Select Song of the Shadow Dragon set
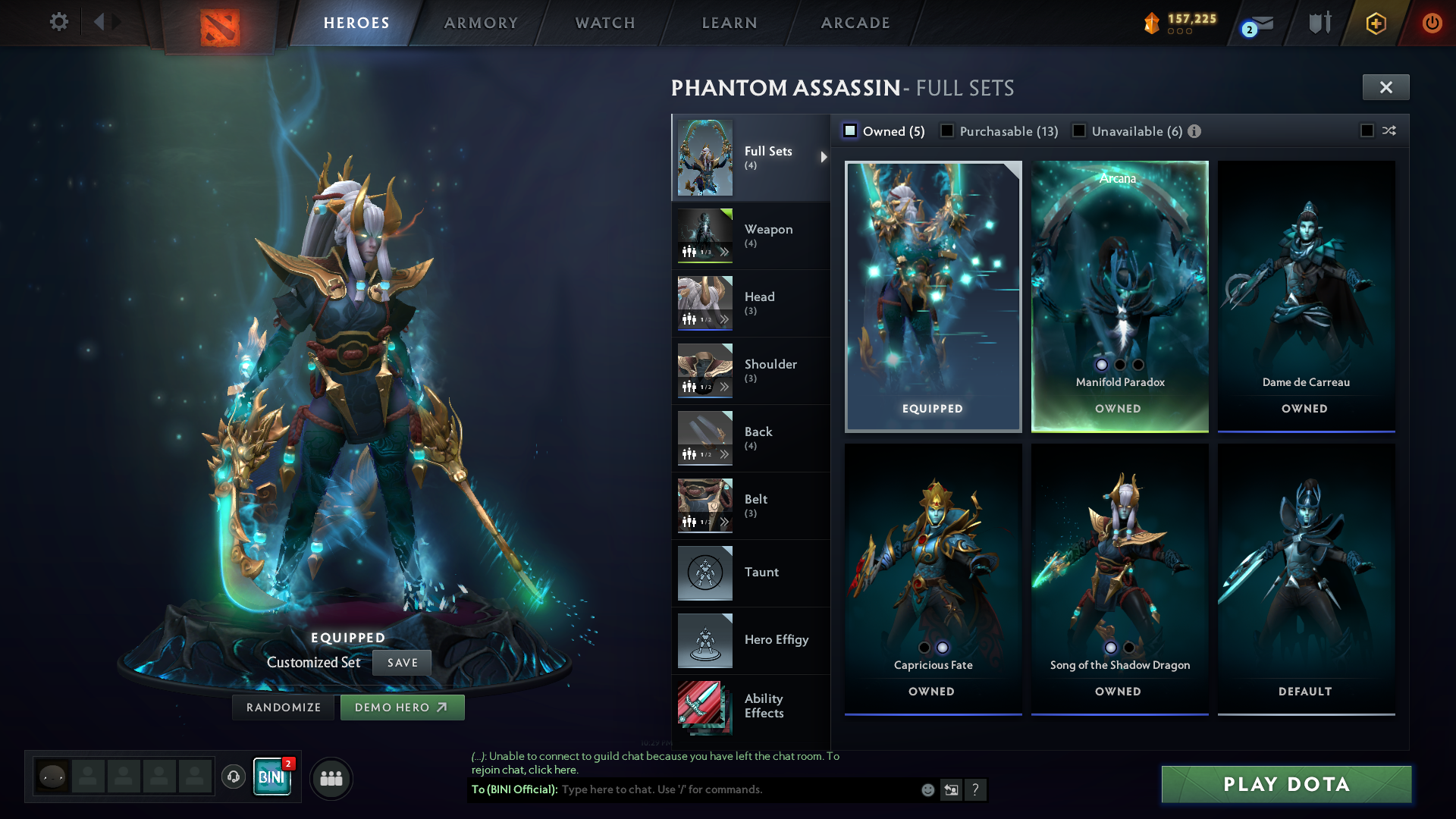Screen dimensions: 1456x819 click(1119, 579)
